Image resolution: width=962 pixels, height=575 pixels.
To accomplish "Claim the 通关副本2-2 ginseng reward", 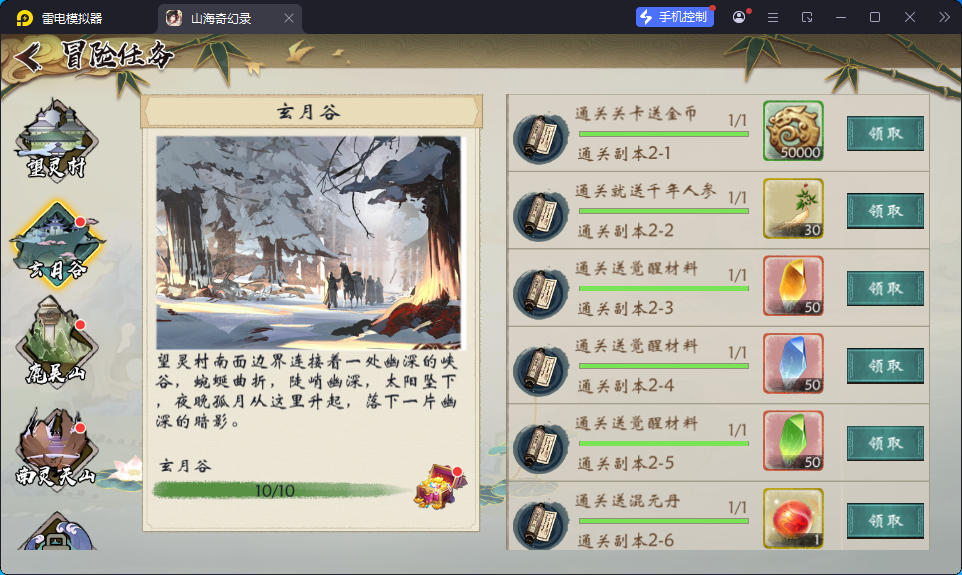I will click(x=885, y=211).
